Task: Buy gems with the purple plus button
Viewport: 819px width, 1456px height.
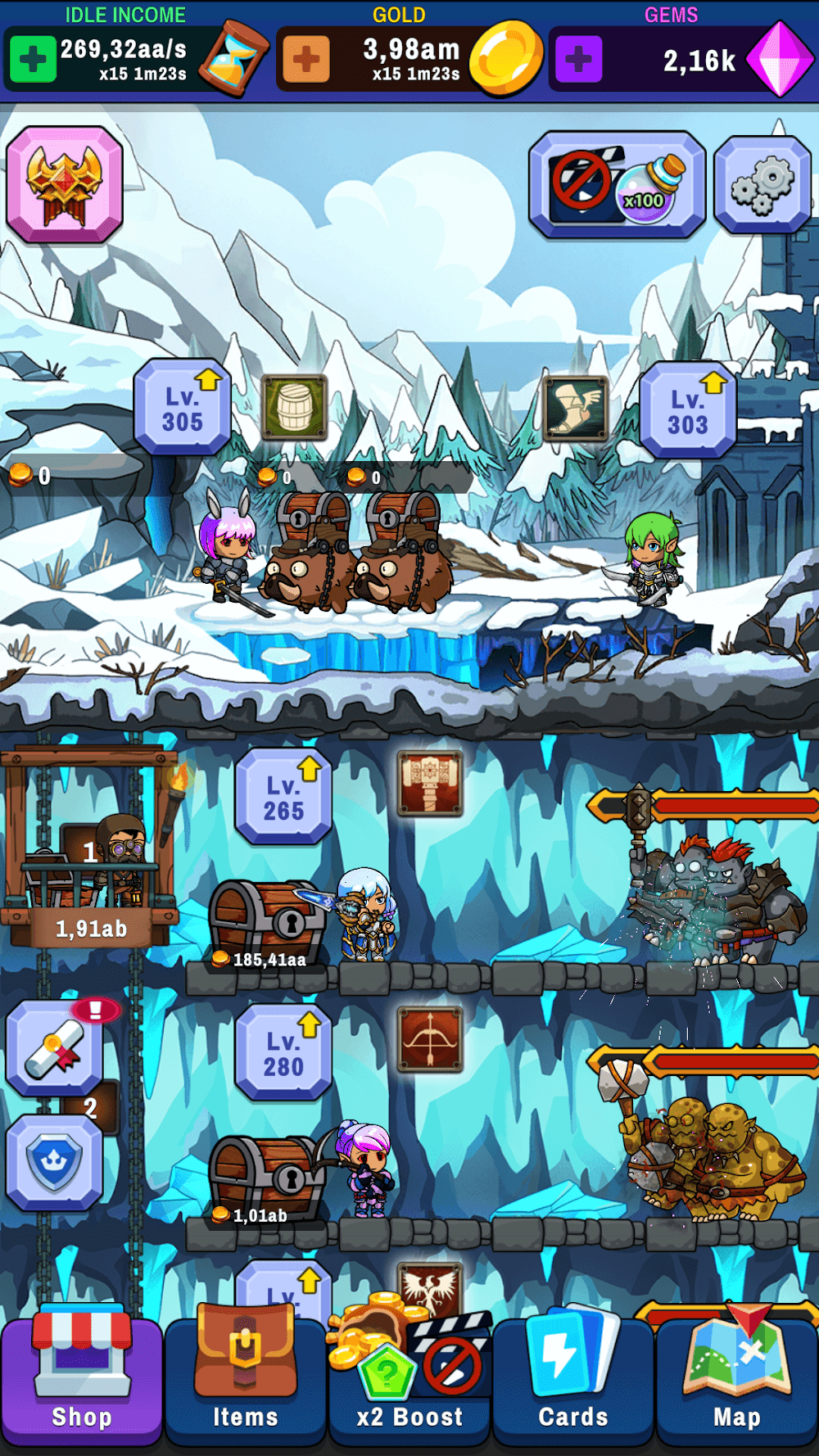Action: click(579, 59)
